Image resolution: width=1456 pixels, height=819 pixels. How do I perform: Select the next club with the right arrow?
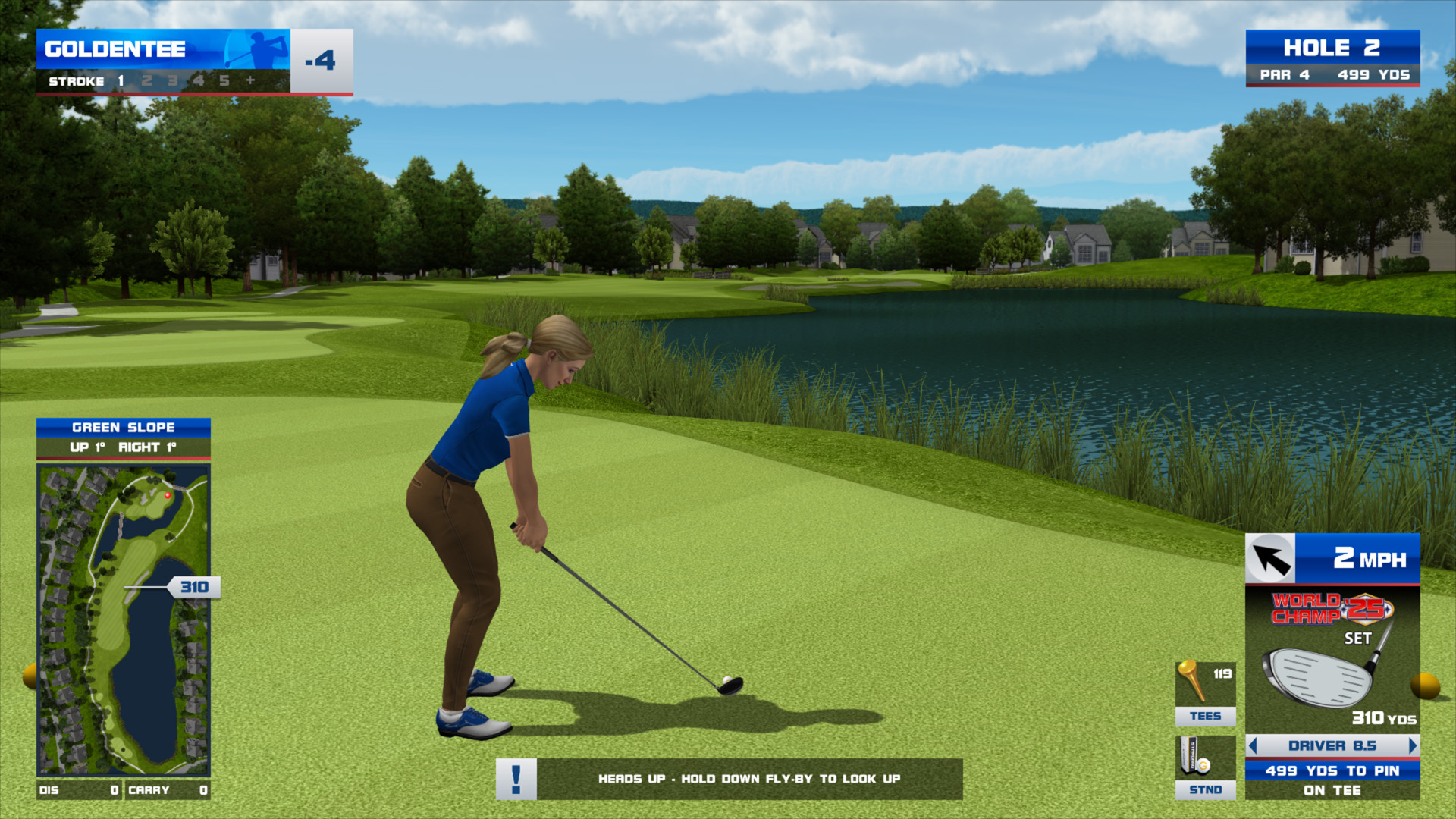[x=1412, y=745]
